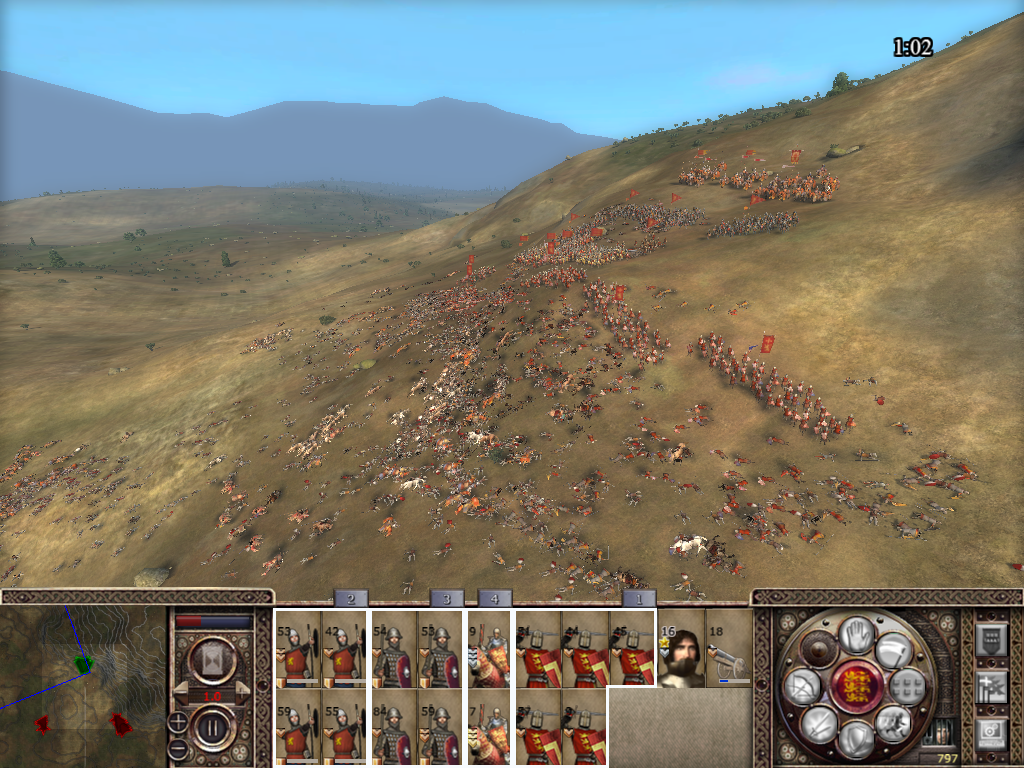This screenshot has width=1024, height=768.
Task: Select the spearman unit card with 84 men
Action: (393, 727)
